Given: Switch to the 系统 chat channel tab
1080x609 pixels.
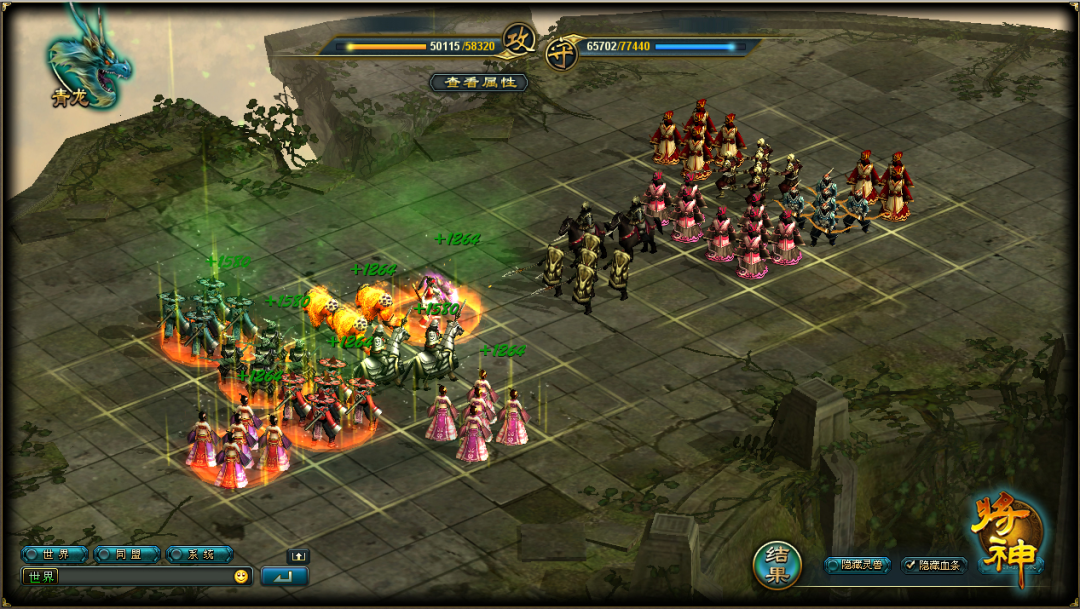Looking at the screenshot, I should point(200,554).
